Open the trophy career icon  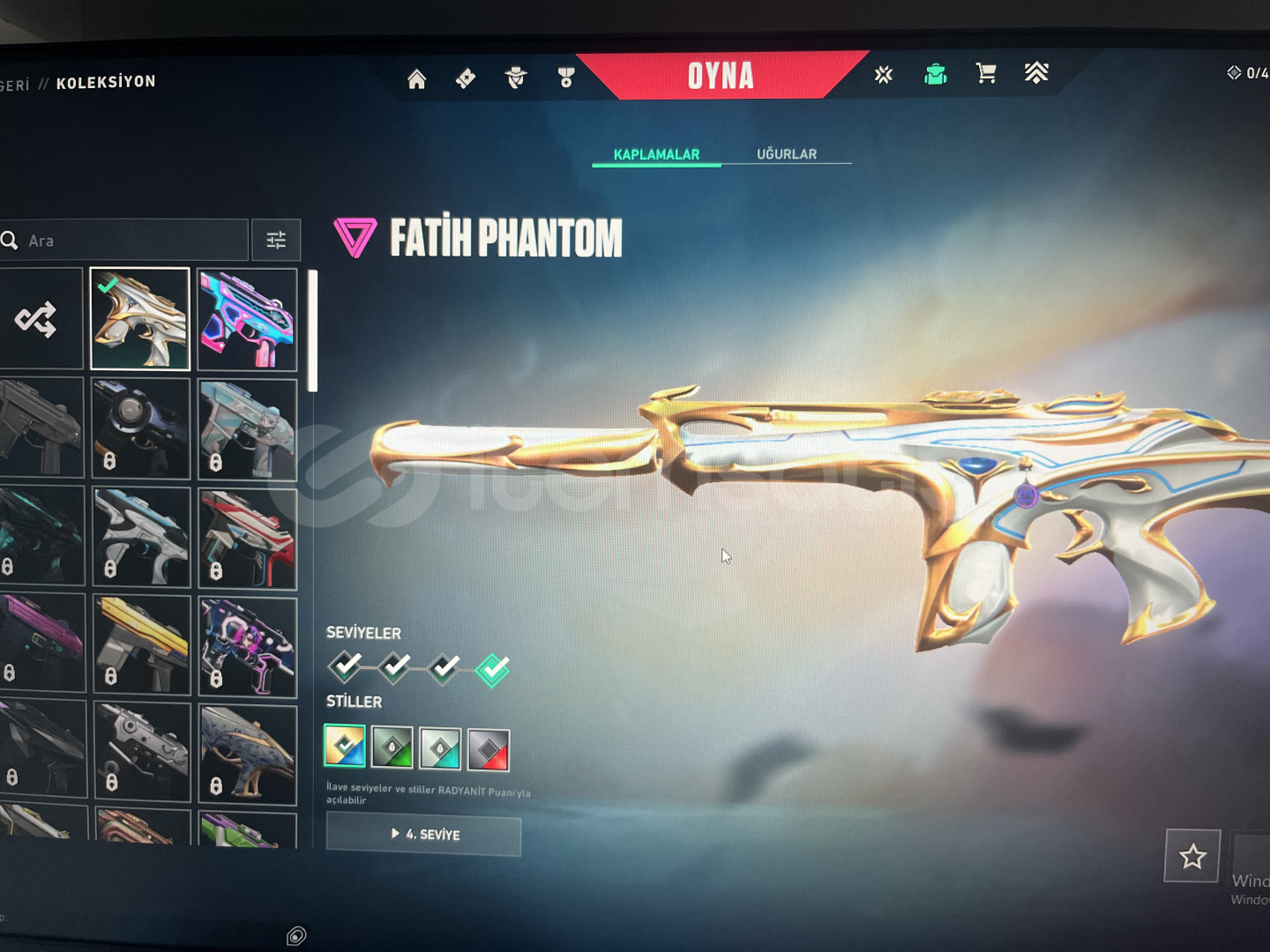pos(566,78)
